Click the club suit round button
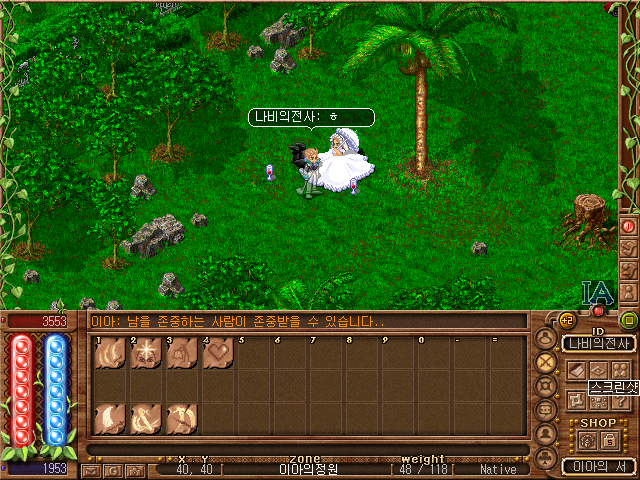Image resolution: width=640 pixels, height=480 pixels. coord(546,458)
